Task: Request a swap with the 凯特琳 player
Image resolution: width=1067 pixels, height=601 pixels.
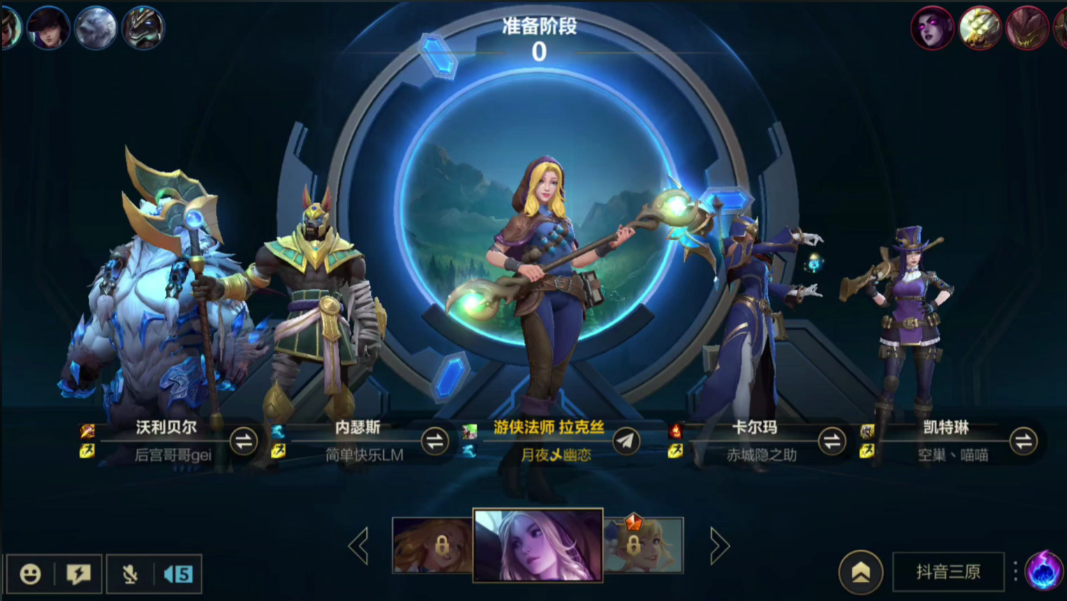Action: coord(1023,440)
